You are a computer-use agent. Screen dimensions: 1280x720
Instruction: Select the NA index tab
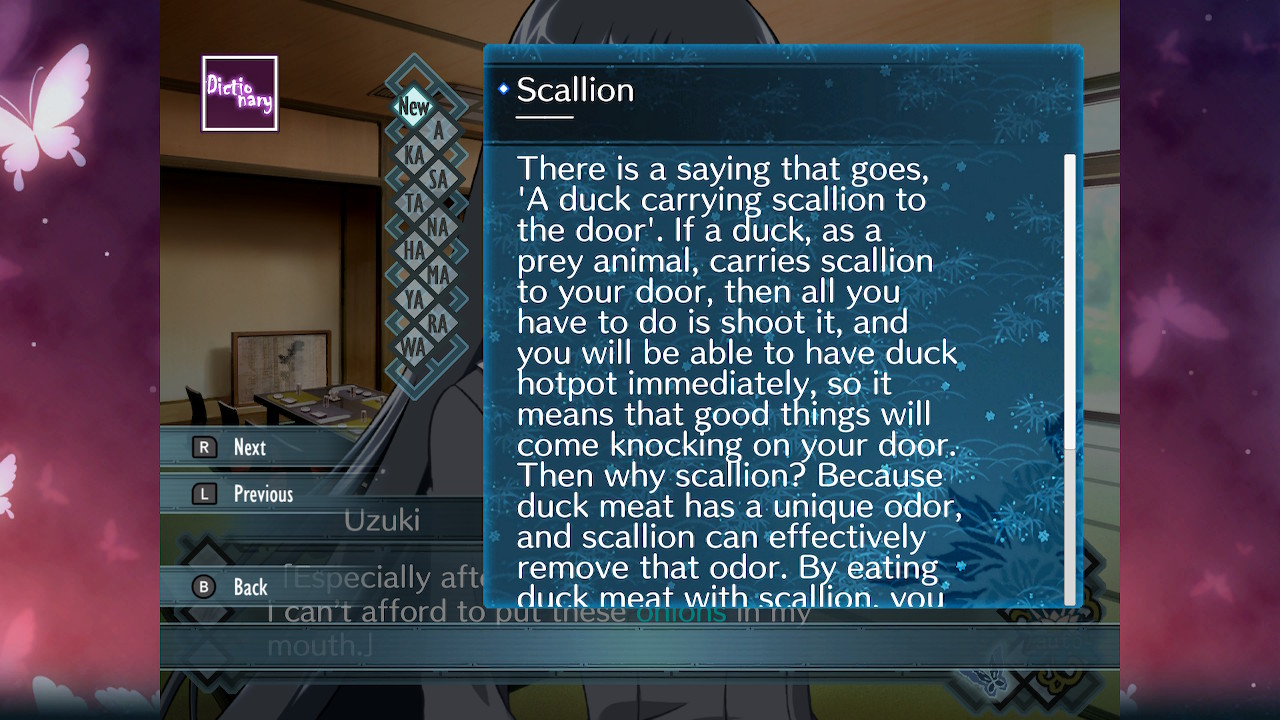pos(438,227)
